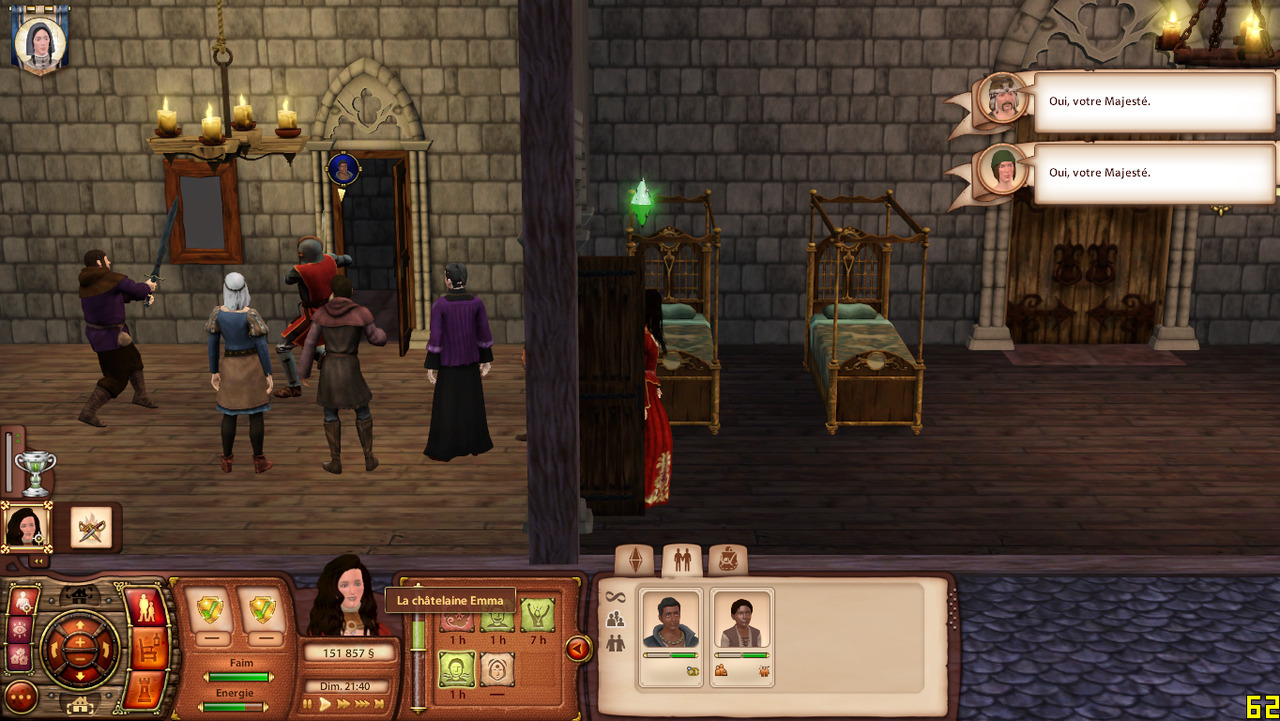Filter relationships by family group icon
1280x721 pixels.
click(x=615, y=620)
